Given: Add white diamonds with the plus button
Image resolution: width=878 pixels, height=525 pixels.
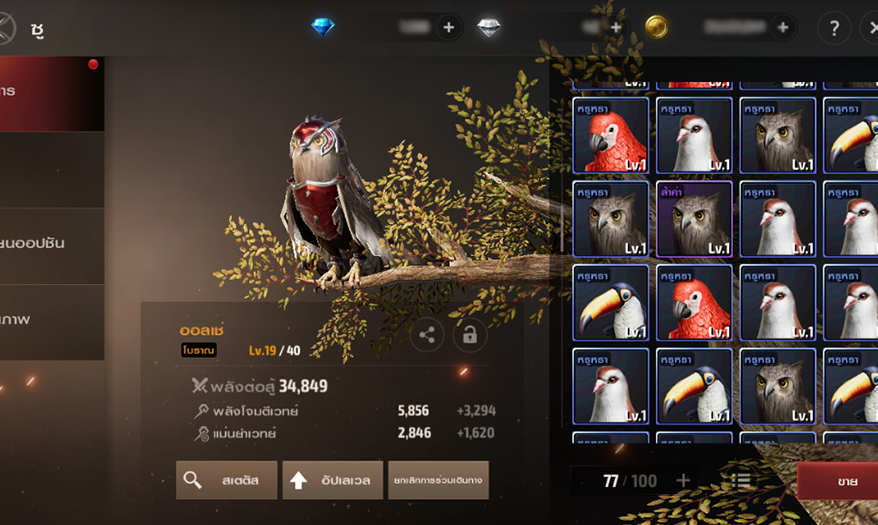Looking at the screenshot, I should click(x=616, y=28).
